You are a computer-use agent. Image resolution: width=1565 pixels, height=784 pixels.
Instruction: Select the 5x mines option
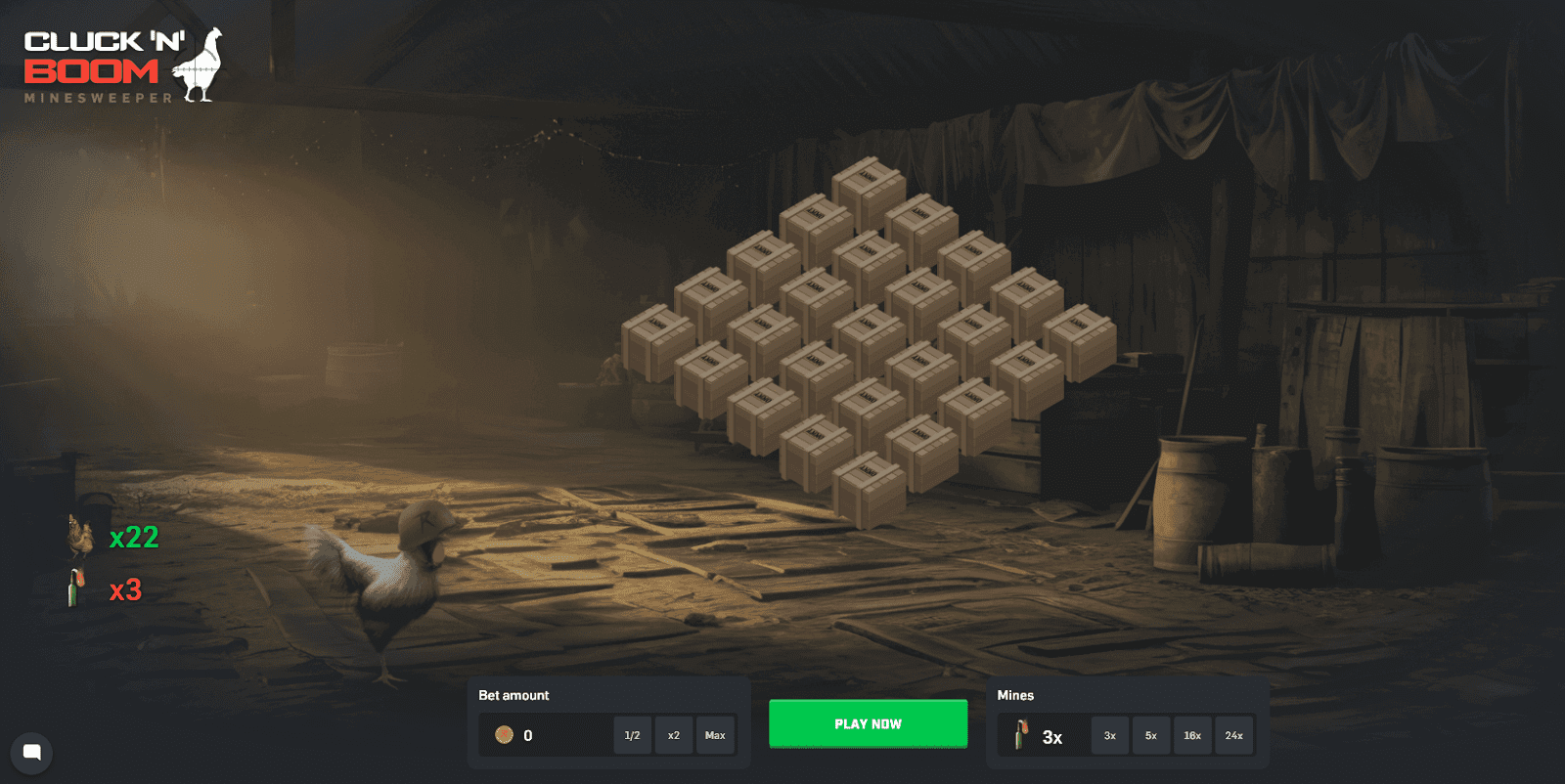(x=1151, y=735)
